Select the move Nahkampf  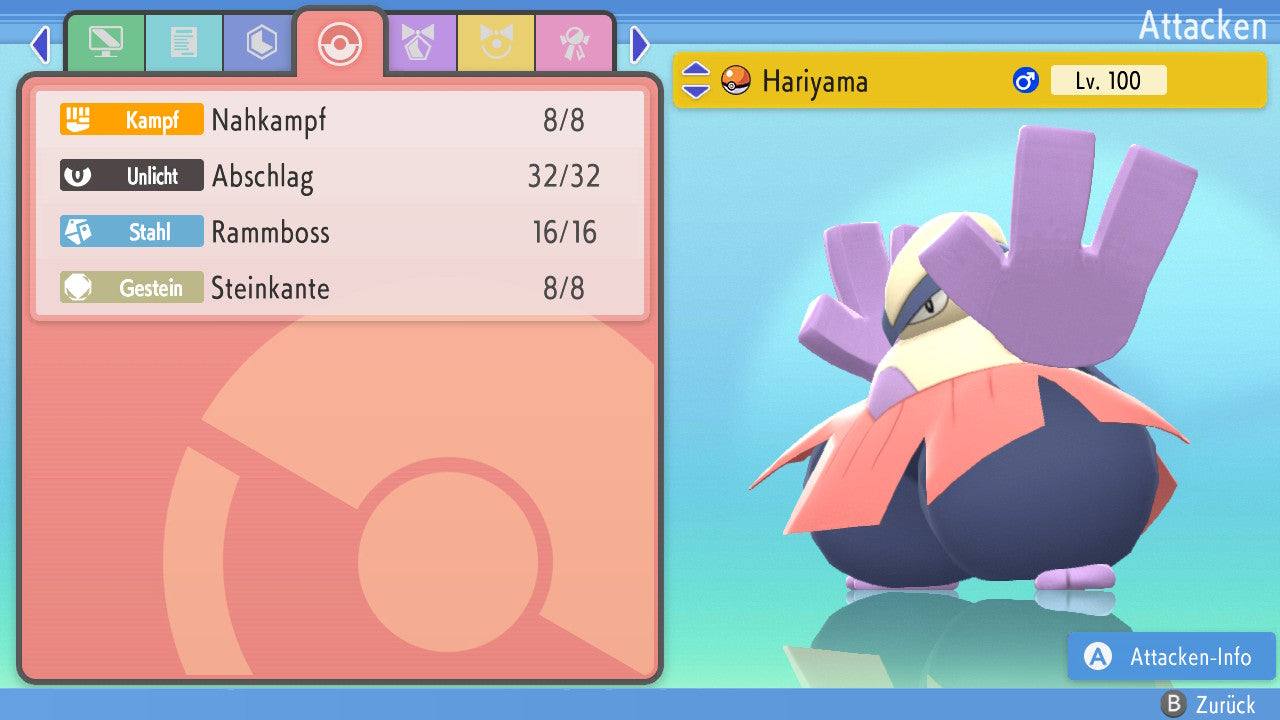click(340, 120)
